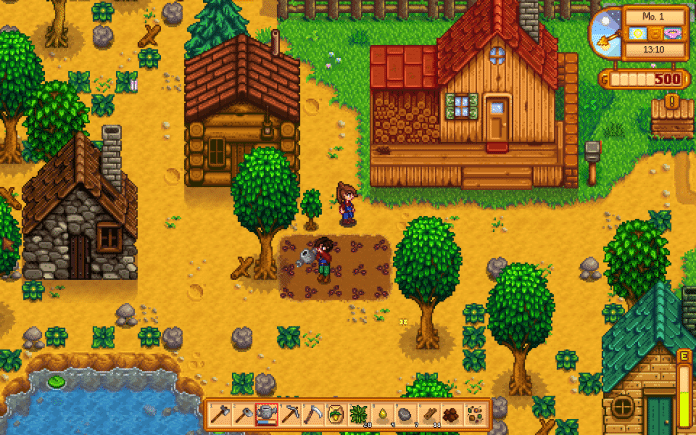Click the highlighted watering can slot
Image resolution: width=696 pixels, height=435 pixels.
tap(266, 413)
